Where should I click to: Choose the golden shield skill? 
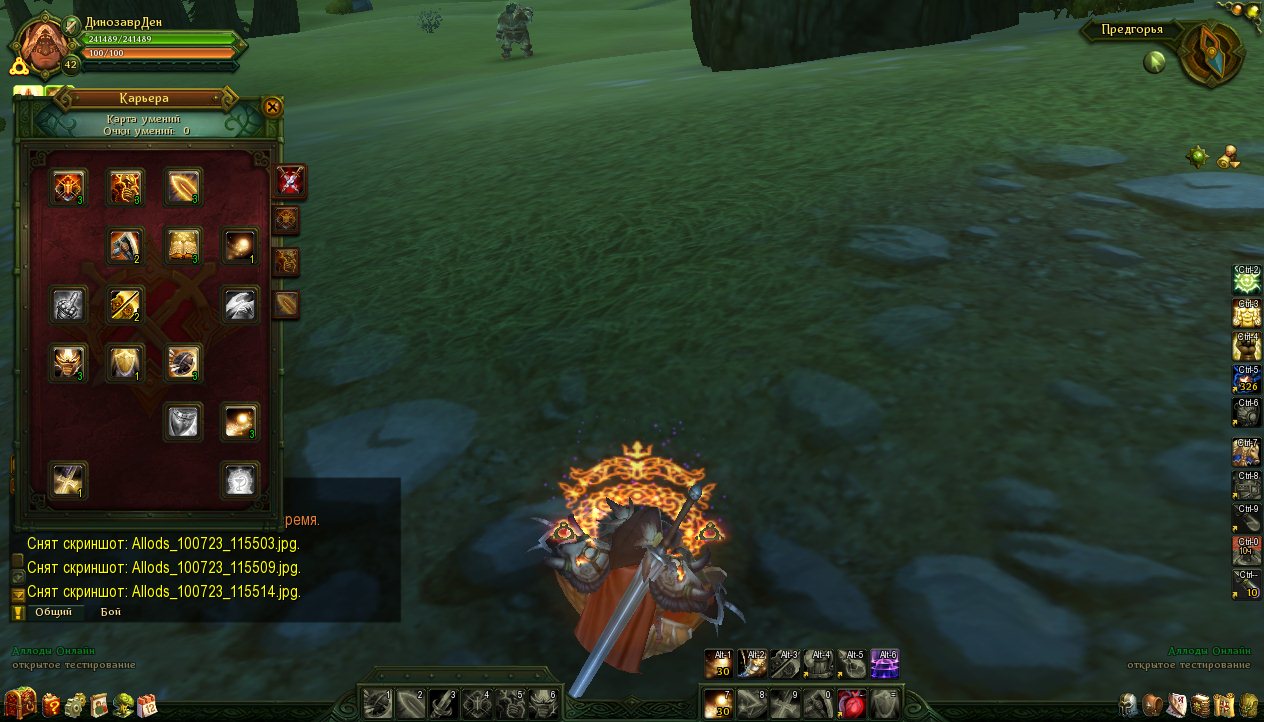coord(126,364)
